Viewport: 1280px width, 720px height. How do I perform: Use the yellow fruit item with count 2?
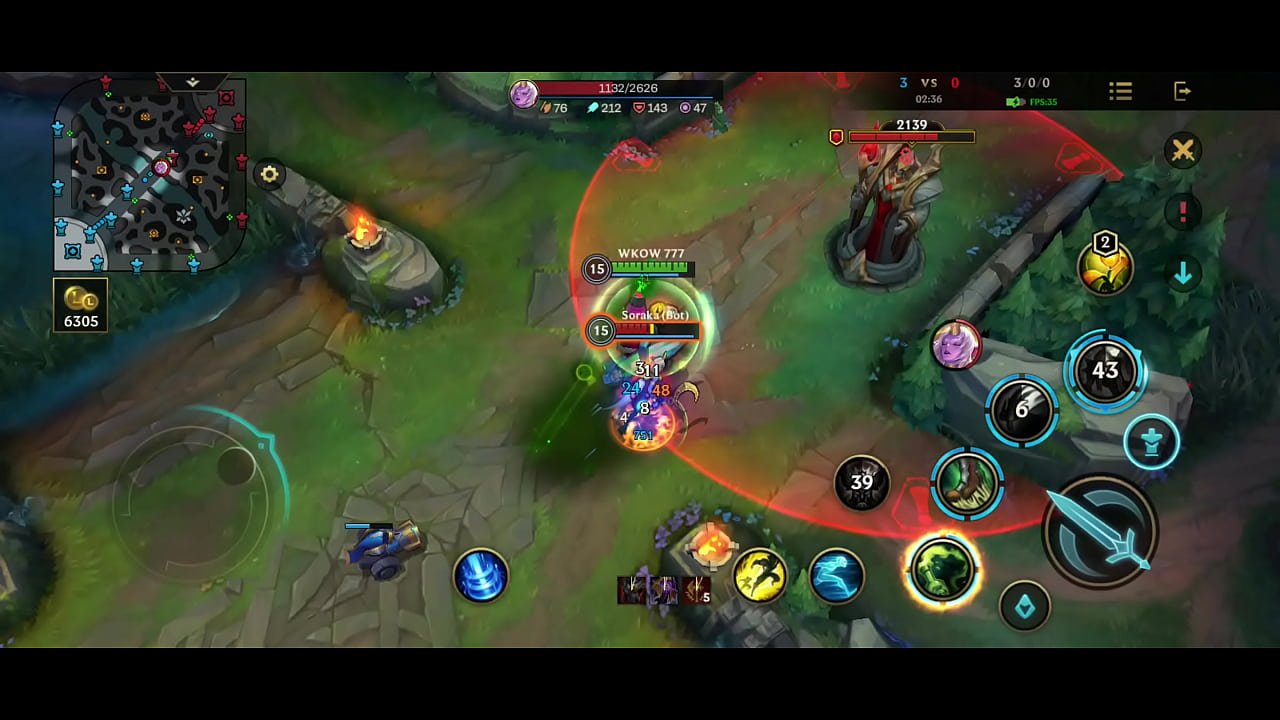(1105, 267)
